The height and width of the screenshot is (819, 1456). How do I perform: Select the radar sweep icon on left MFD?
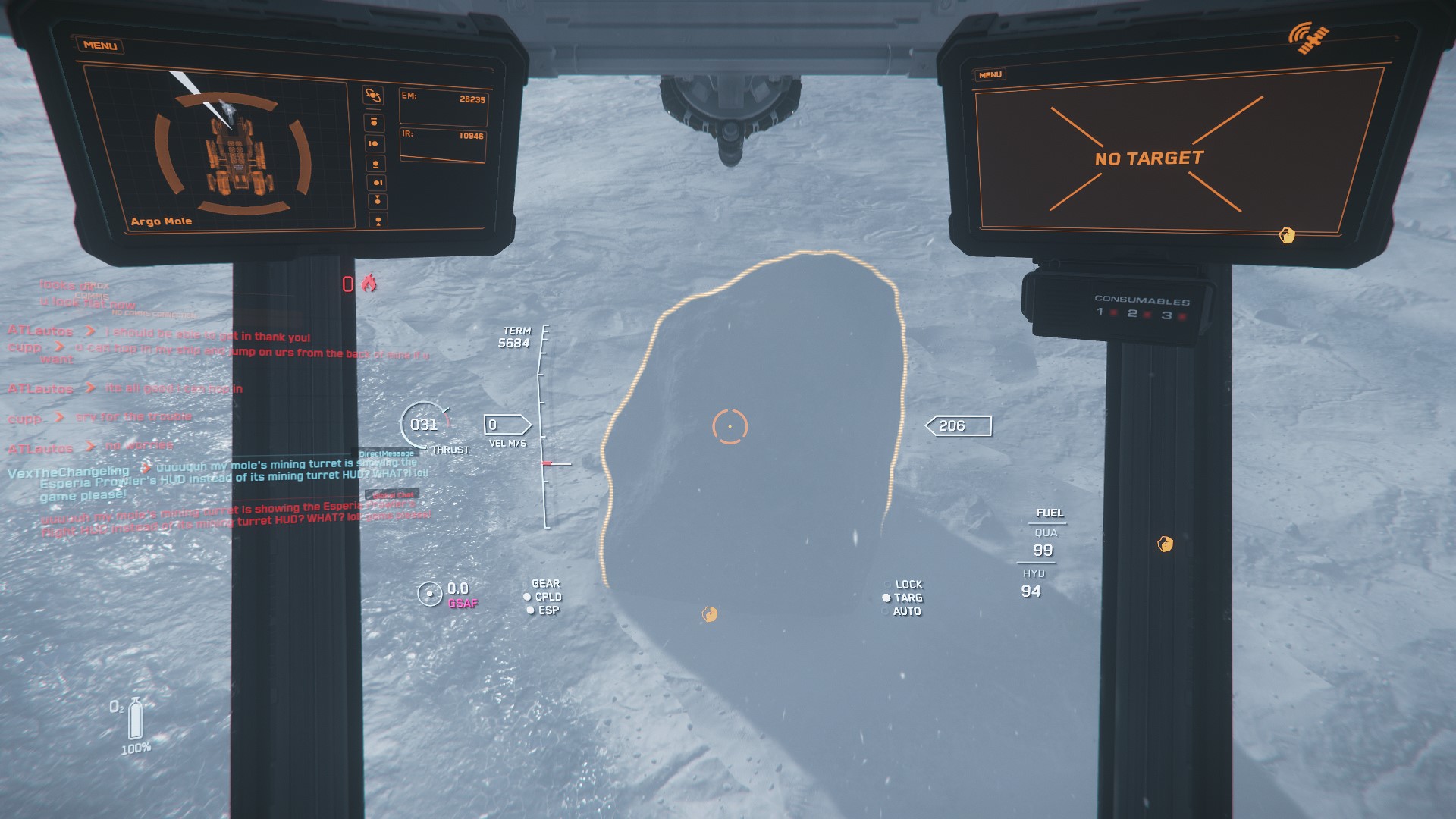pos(374,95)
